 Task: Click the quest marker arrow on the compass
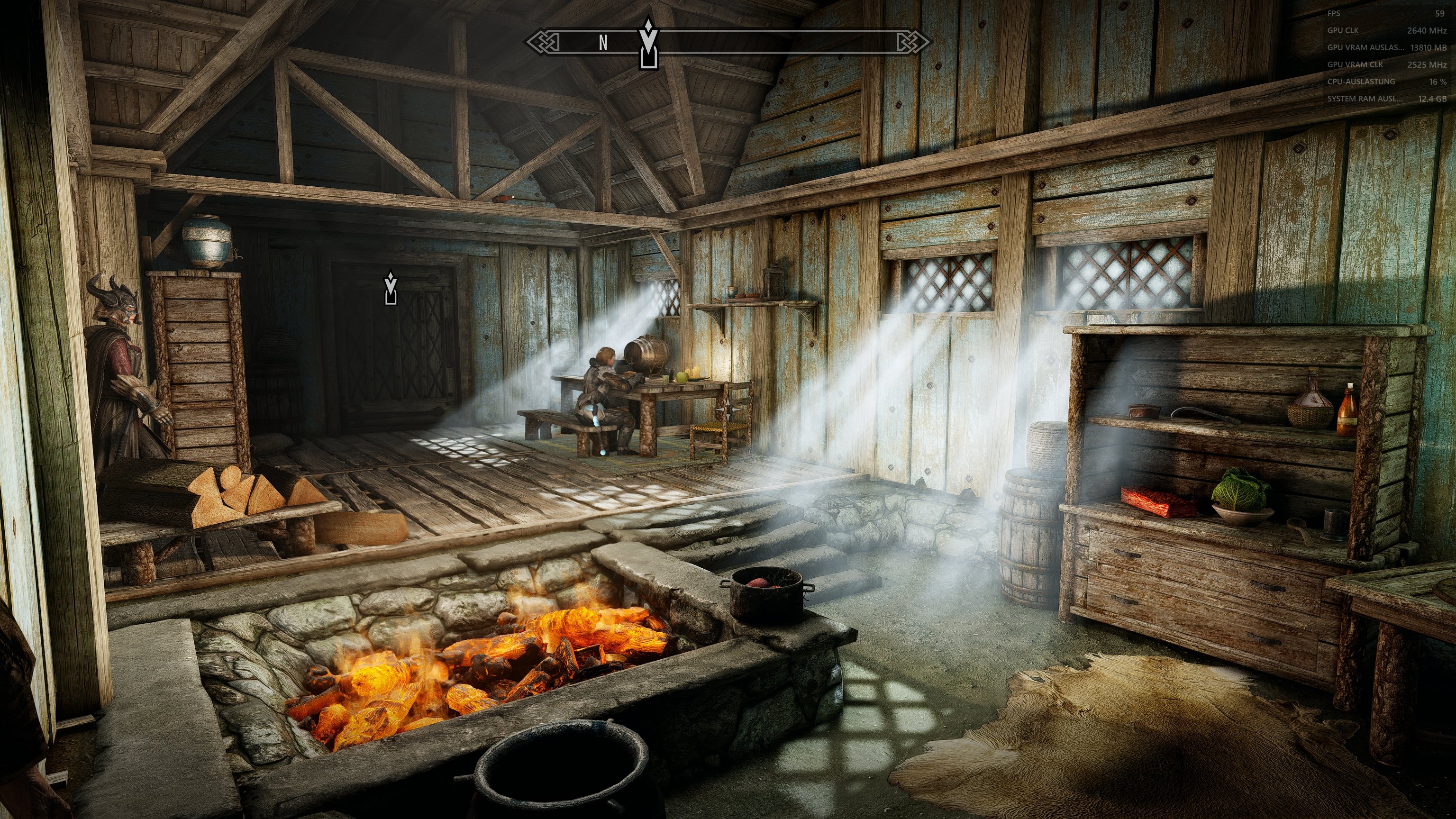tap(648, 44)
